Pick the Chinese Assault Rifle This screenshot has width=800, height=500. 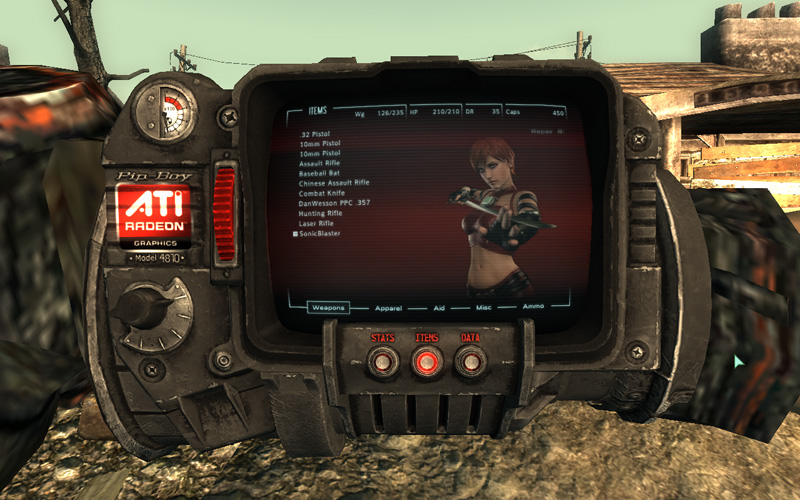(334, 183)
